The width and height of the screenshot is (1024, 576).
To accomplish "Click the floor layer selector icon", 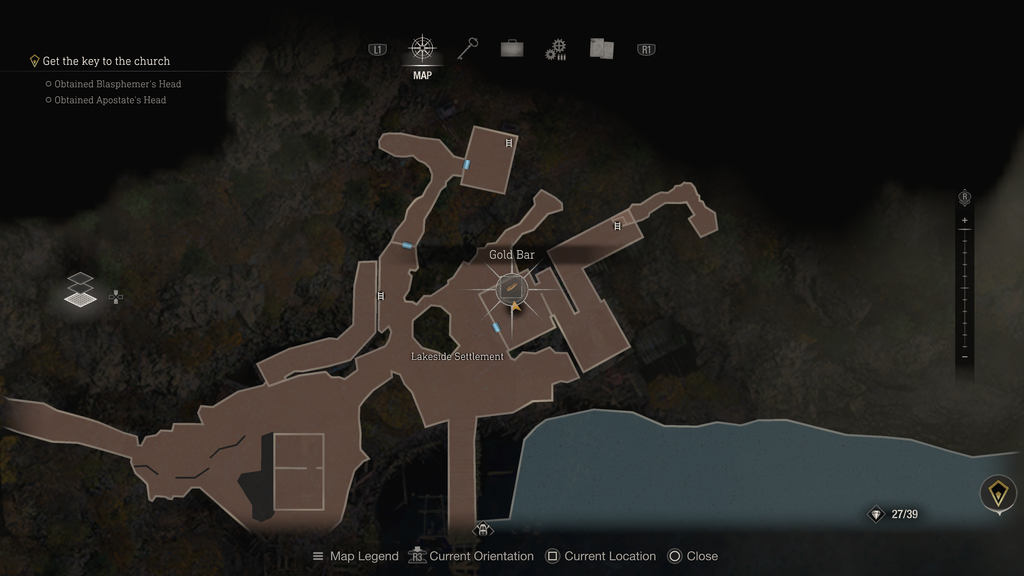I will pyautogui.click(x=82, y=289).
